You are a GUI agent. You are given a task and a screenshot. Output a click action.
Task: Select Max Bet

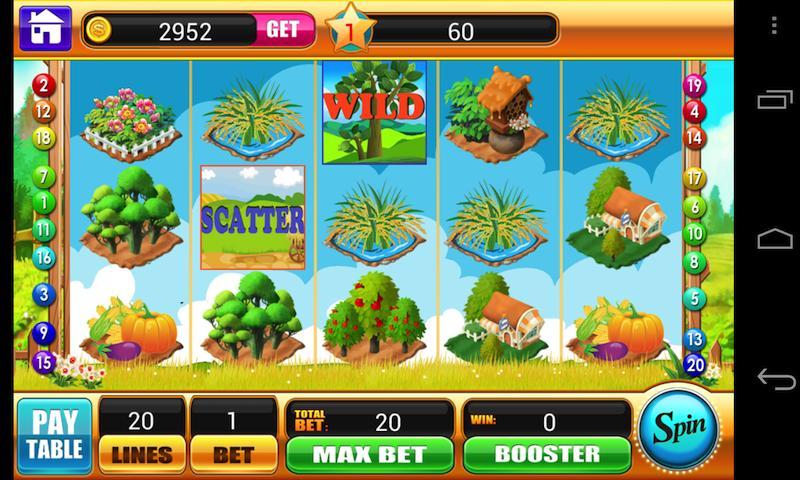(x=369, y=453)
